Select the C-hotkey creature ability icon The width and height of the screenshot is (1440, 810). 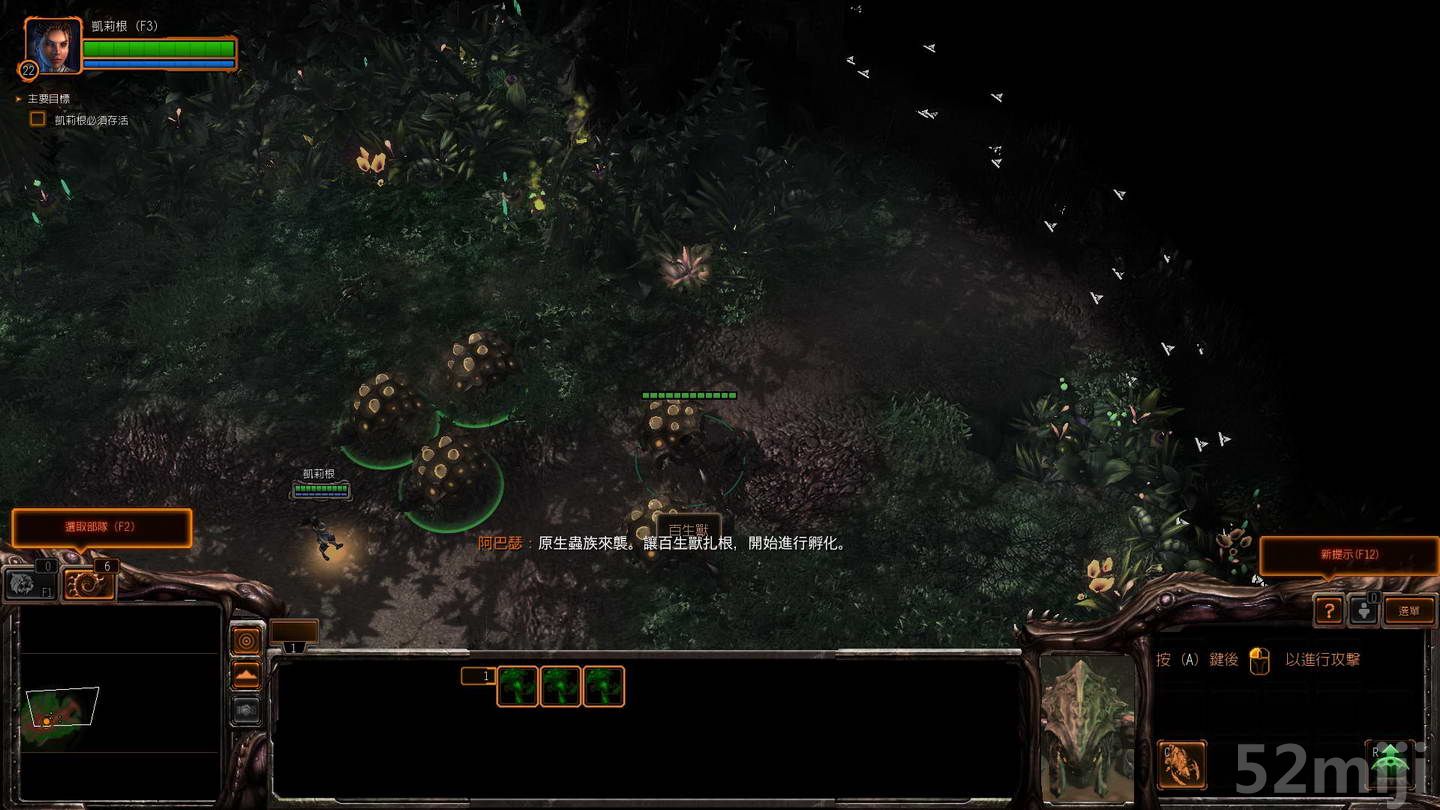pos(1181,763)
